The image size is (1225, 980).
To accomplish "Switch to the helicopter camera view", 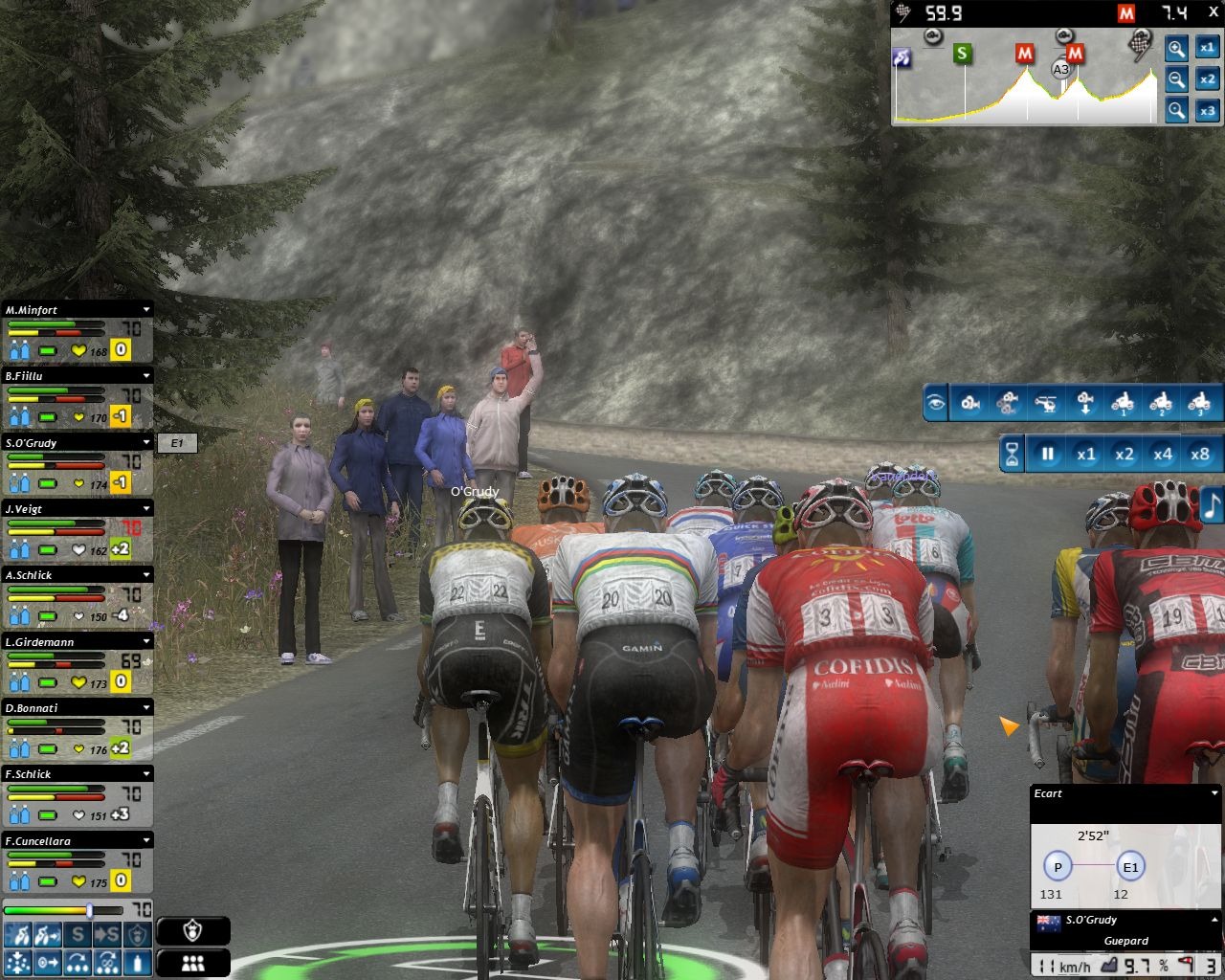I will (1047, 403).
